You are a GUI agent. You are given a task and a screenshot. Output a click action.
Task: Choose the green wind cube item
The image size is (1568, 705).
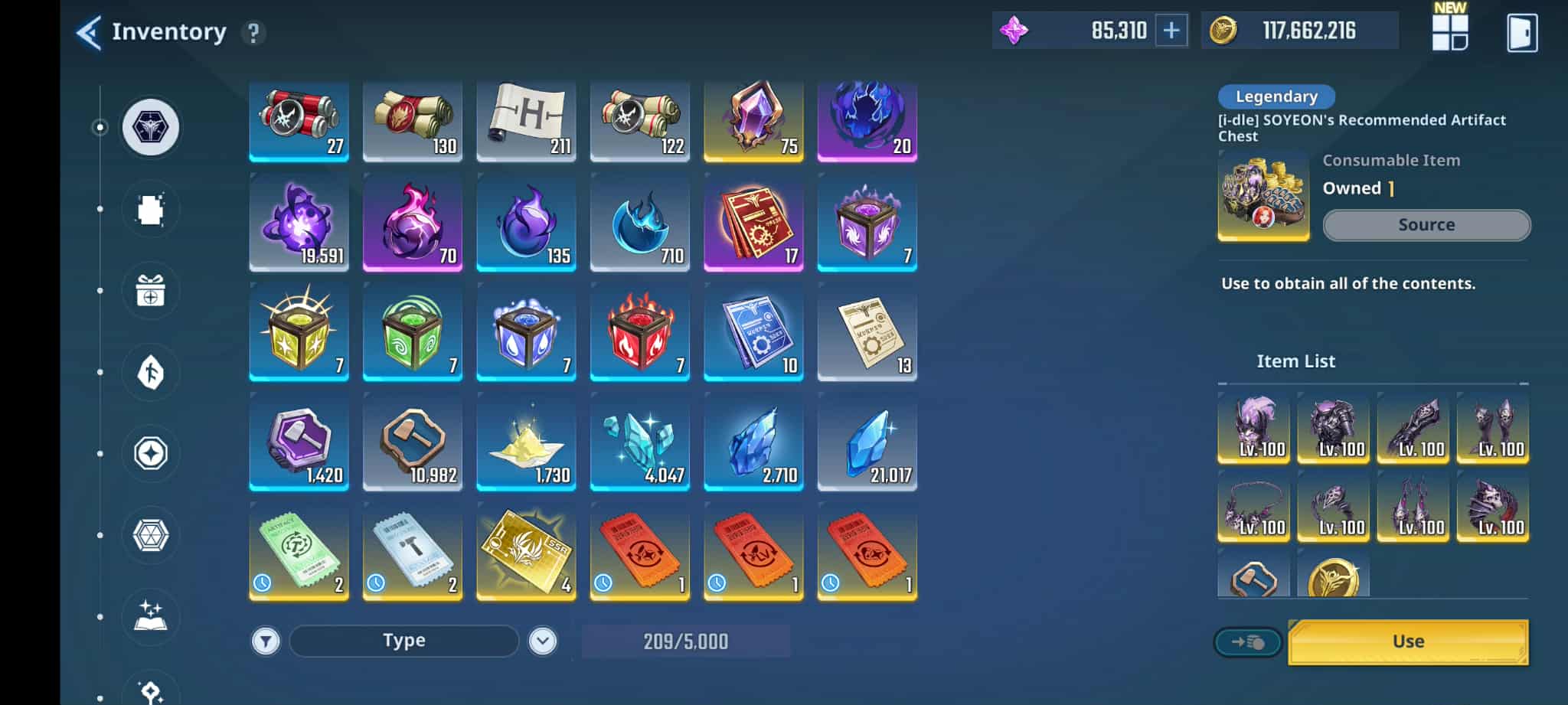[x=412, y=332]
